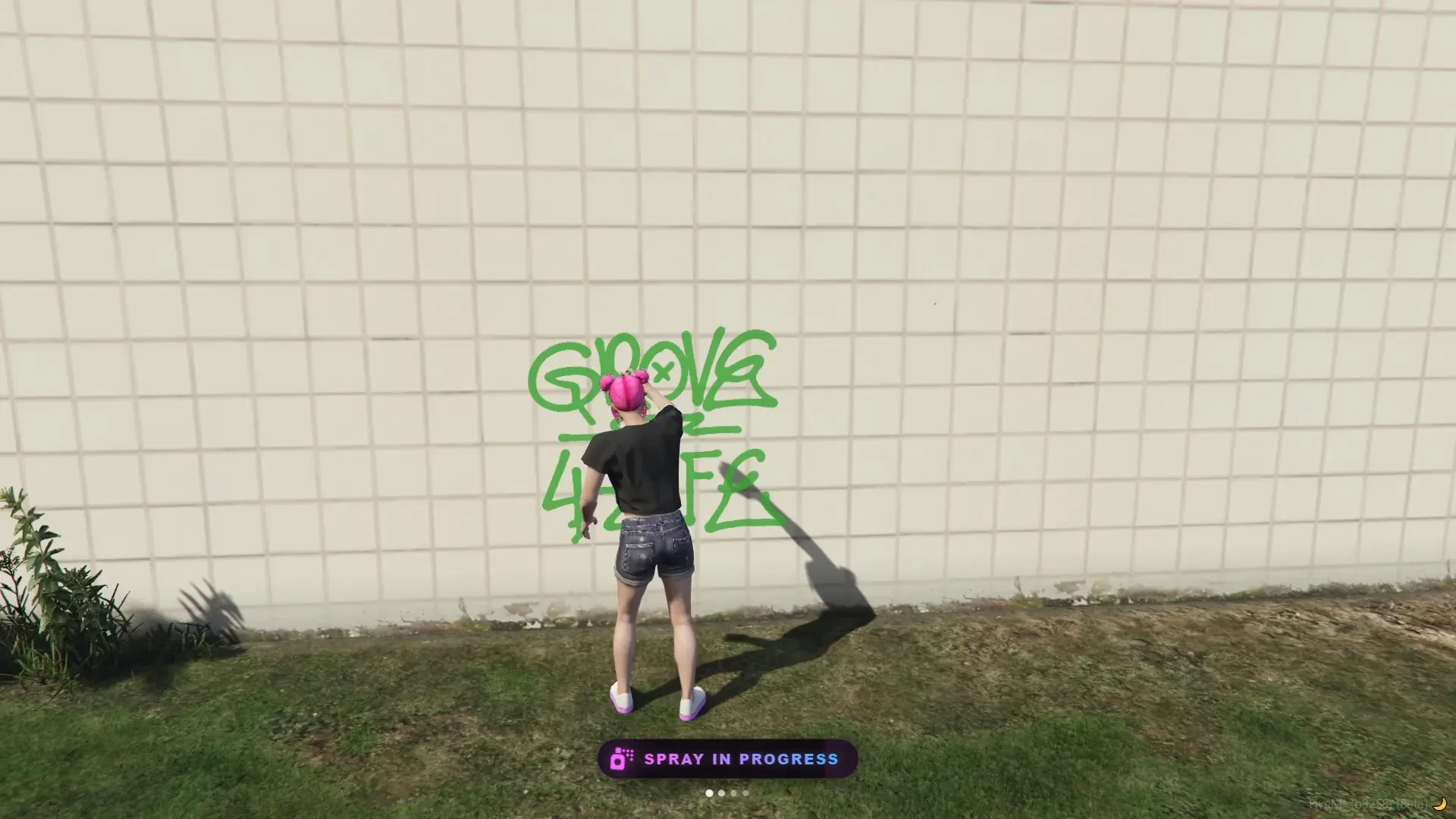Viewport: 1456px width, 819px height.
Task: Click the fourth pagination dot
Action: coord(745,794)
